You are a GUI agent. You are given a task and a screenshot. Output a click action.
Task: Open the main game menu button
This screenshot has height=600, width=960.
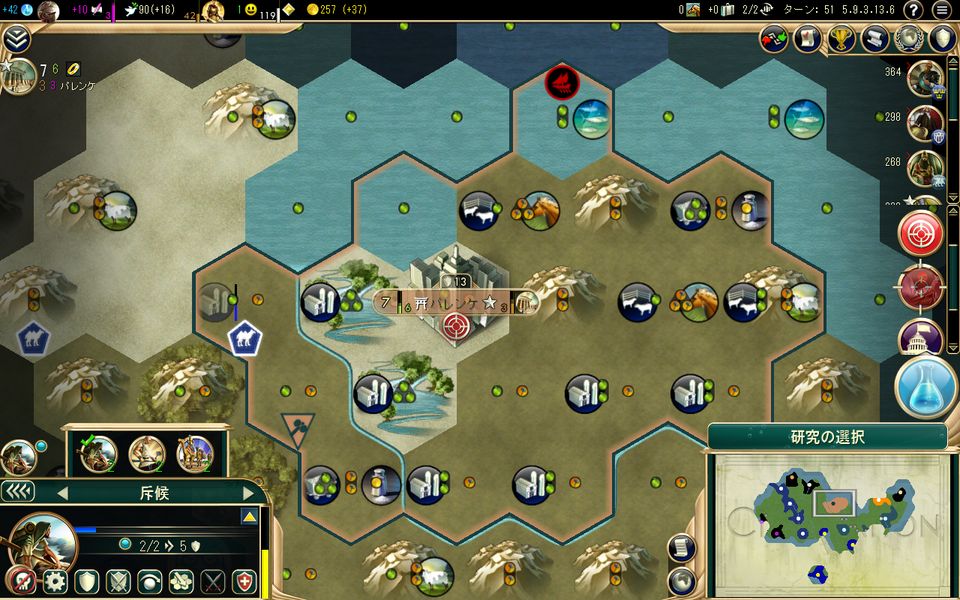point(941,10)
